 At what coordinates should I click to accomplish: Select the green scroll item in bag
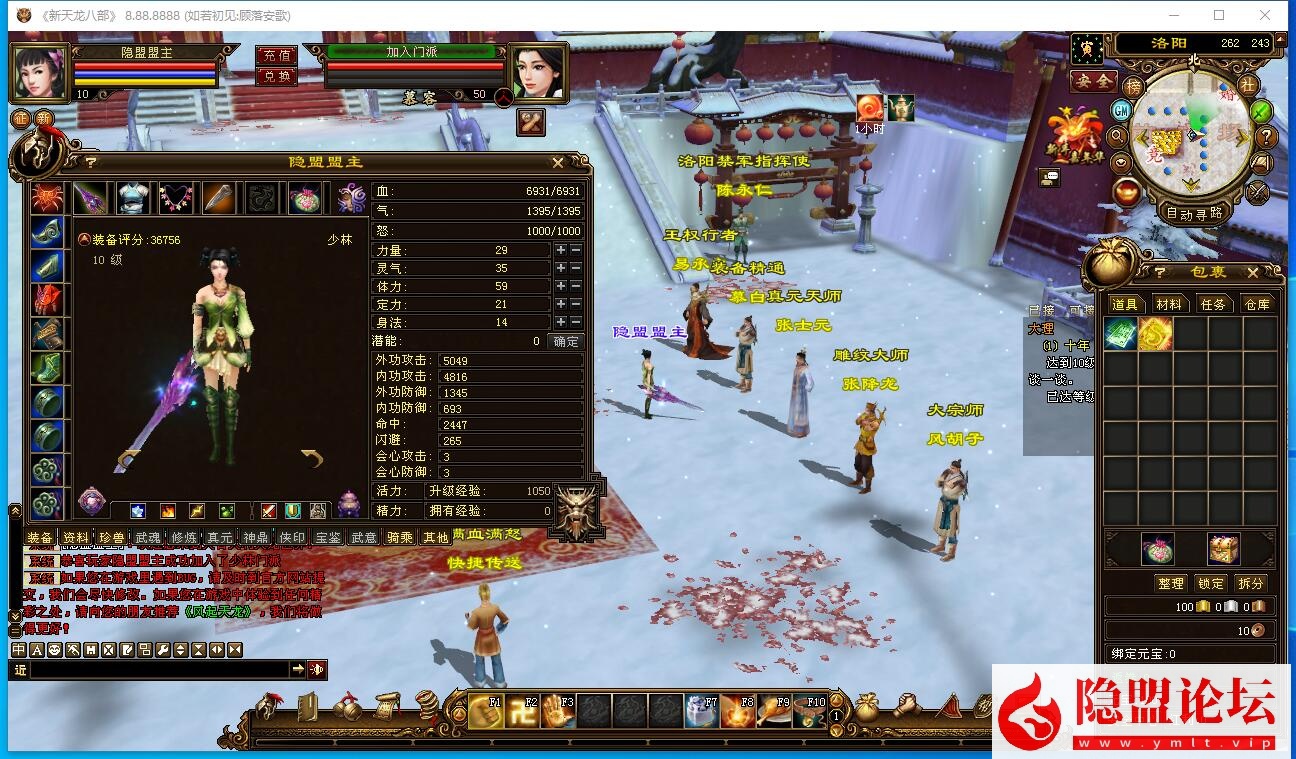coord(1120,334)
